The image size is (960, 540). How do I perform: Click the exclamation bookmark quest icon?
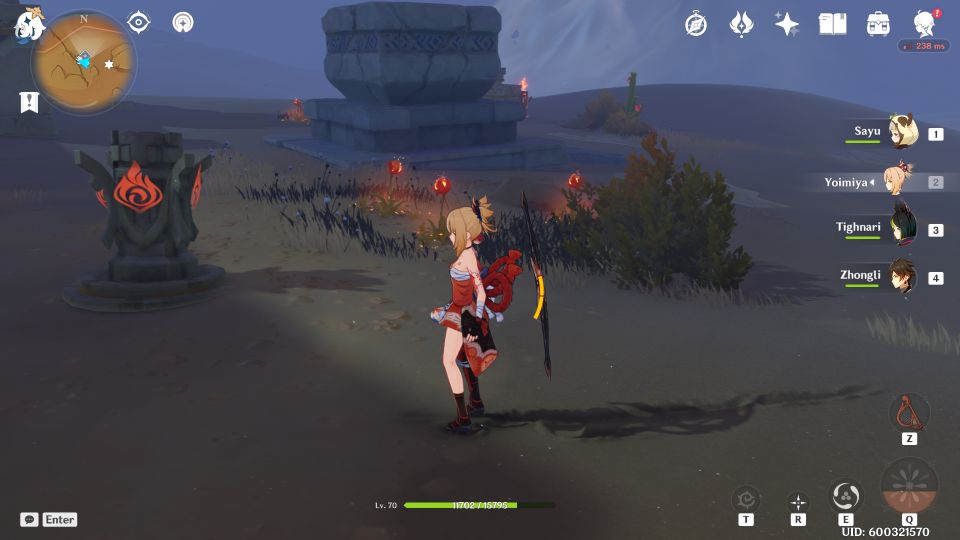click(28, 101)
